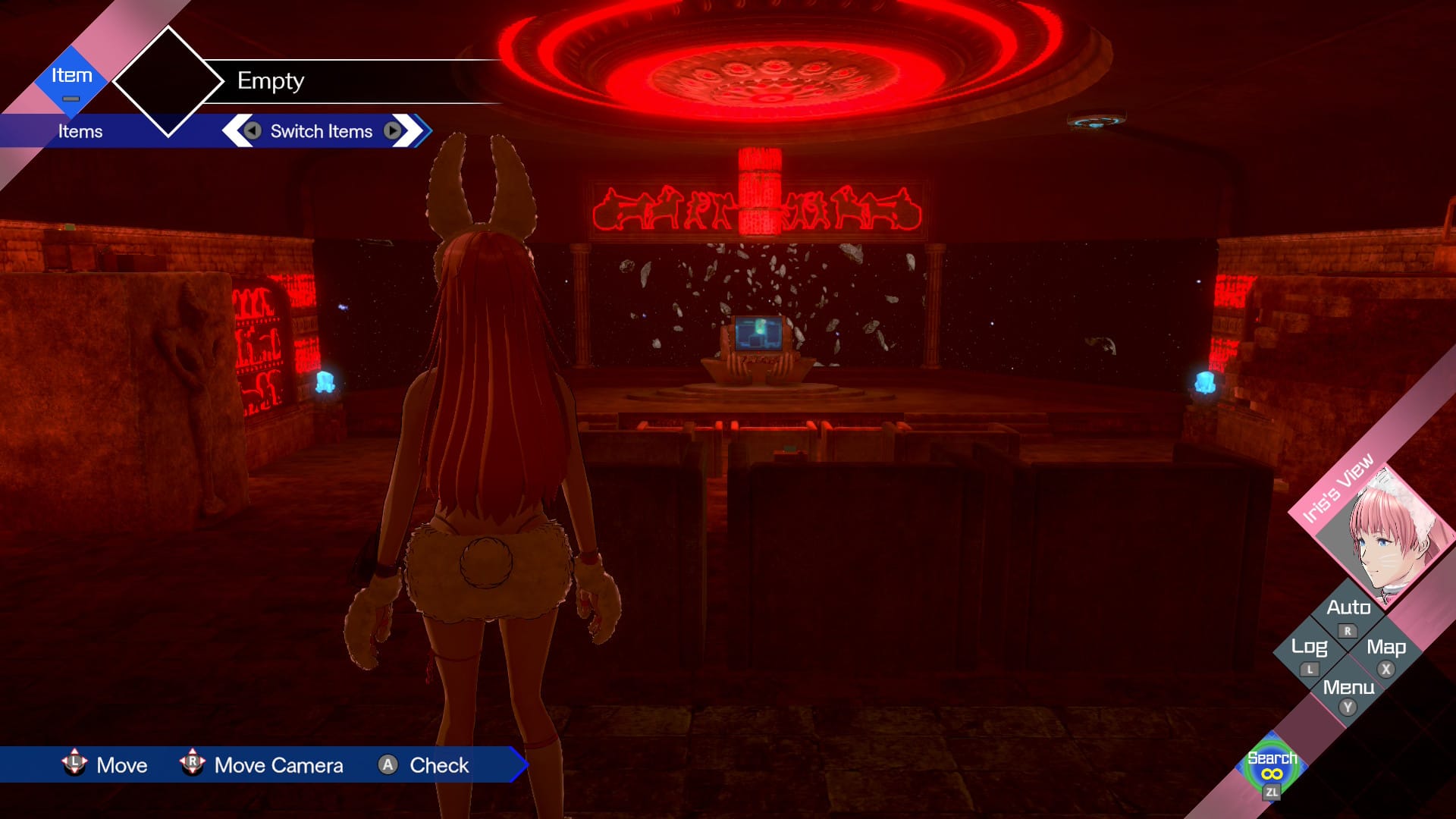
Task: Activate the Search function
Action: [x=1272, y=767]
